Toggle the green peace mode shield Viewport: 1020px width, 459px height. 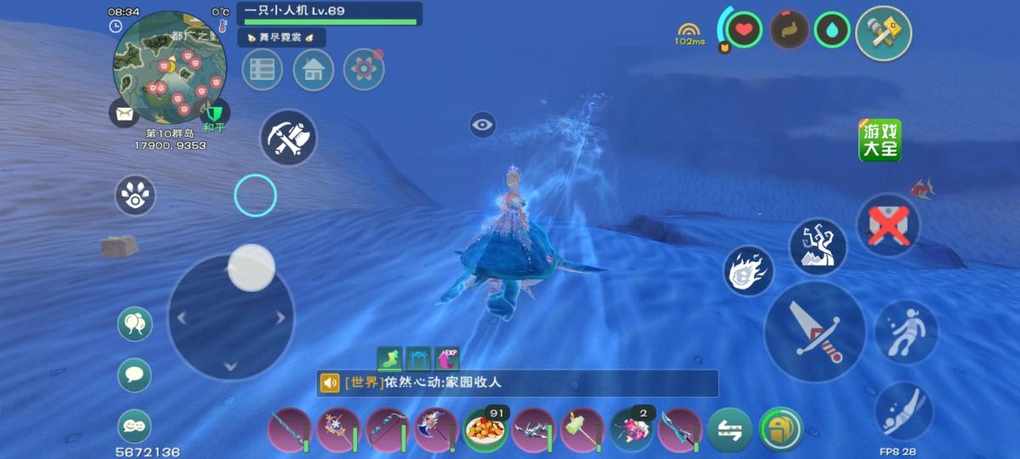[215, 113]
